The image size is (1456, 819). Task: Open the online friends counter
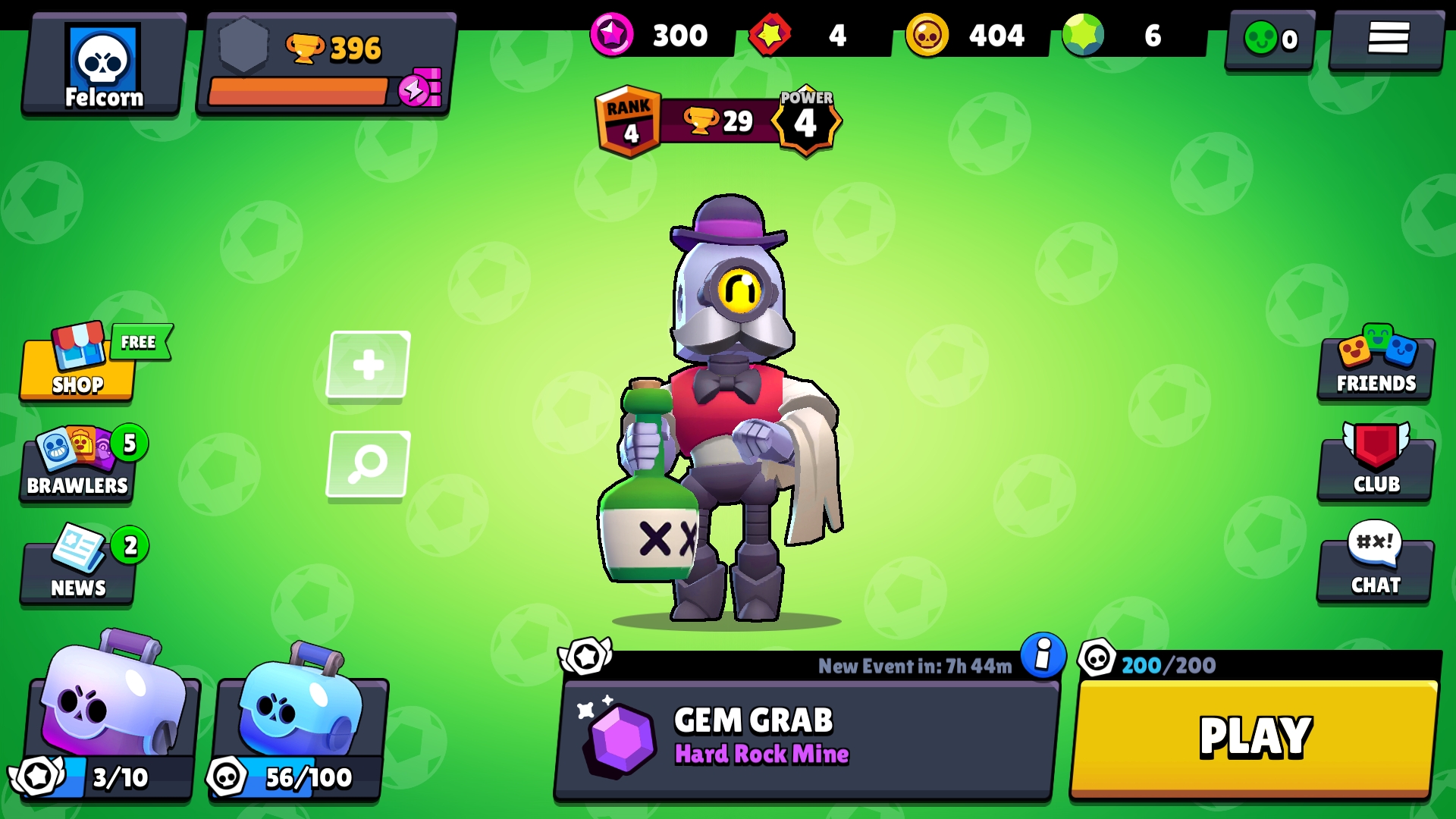[1271, 39]
